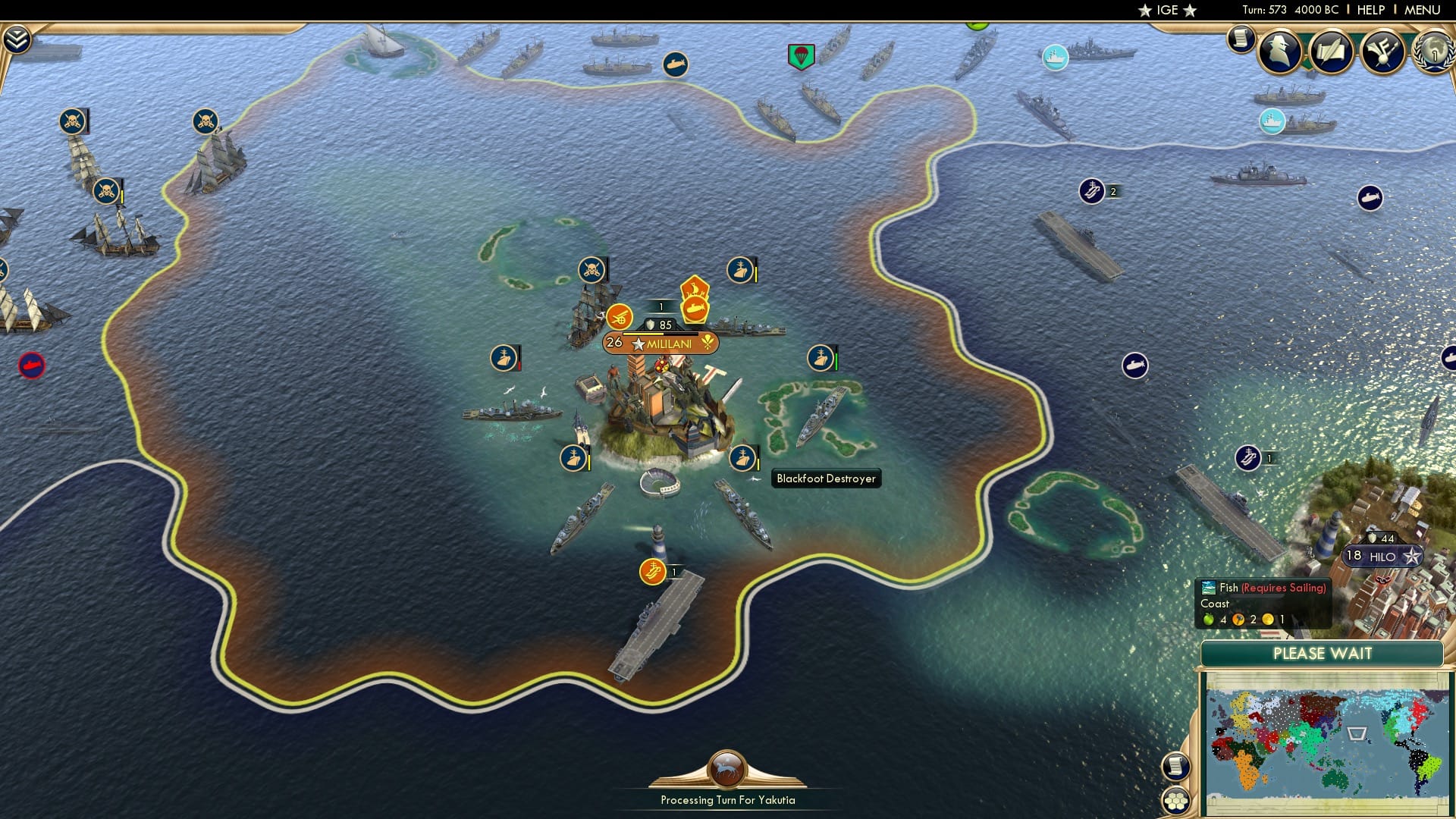Select the red submarine icon on the left edge
Image resolution: width=1456 pixels, height=819 pixels.
coord(31,365)
